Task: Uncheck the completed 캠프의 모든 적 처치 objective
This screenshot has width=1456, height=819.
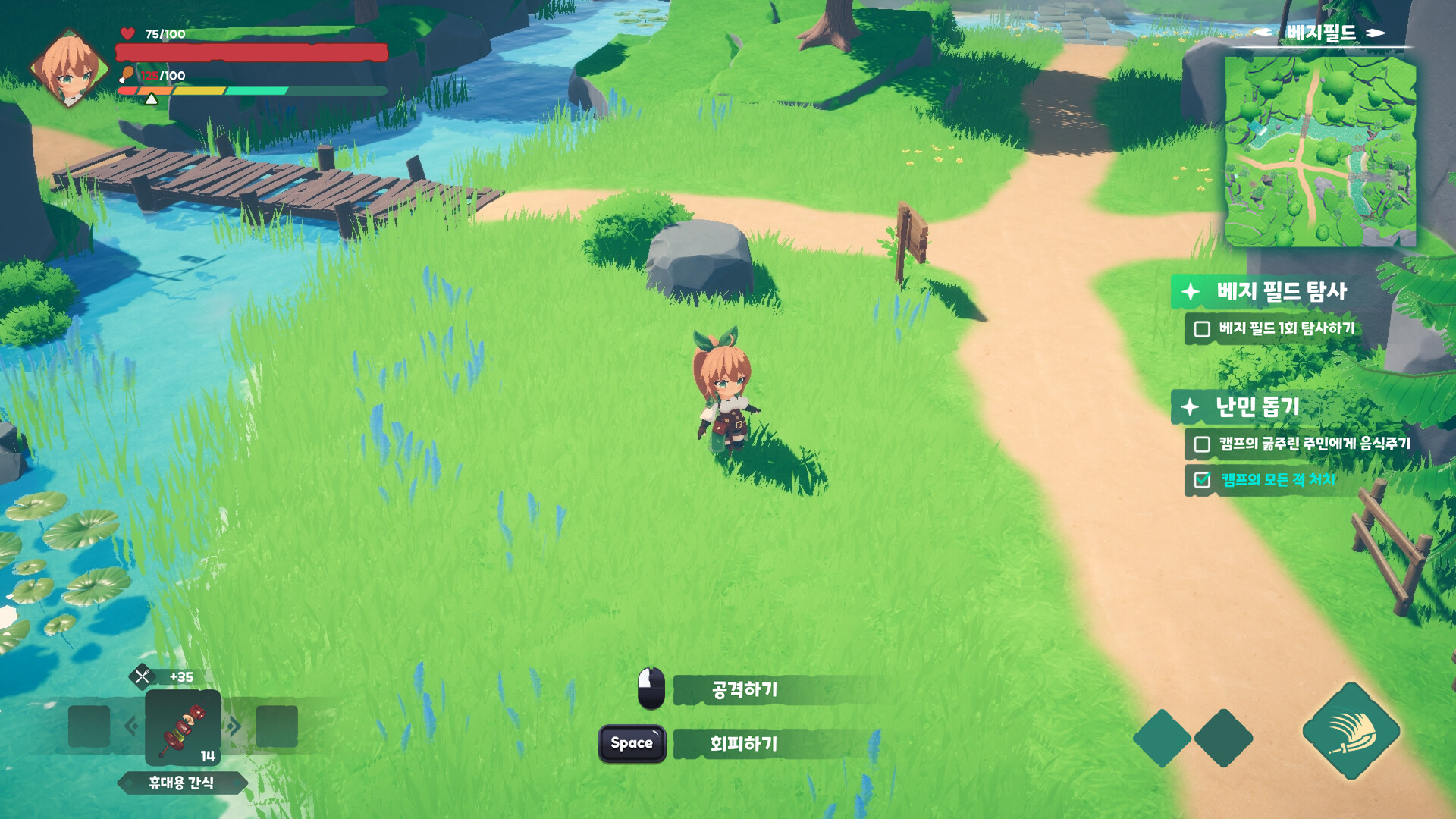Action: coord(1200,481)
